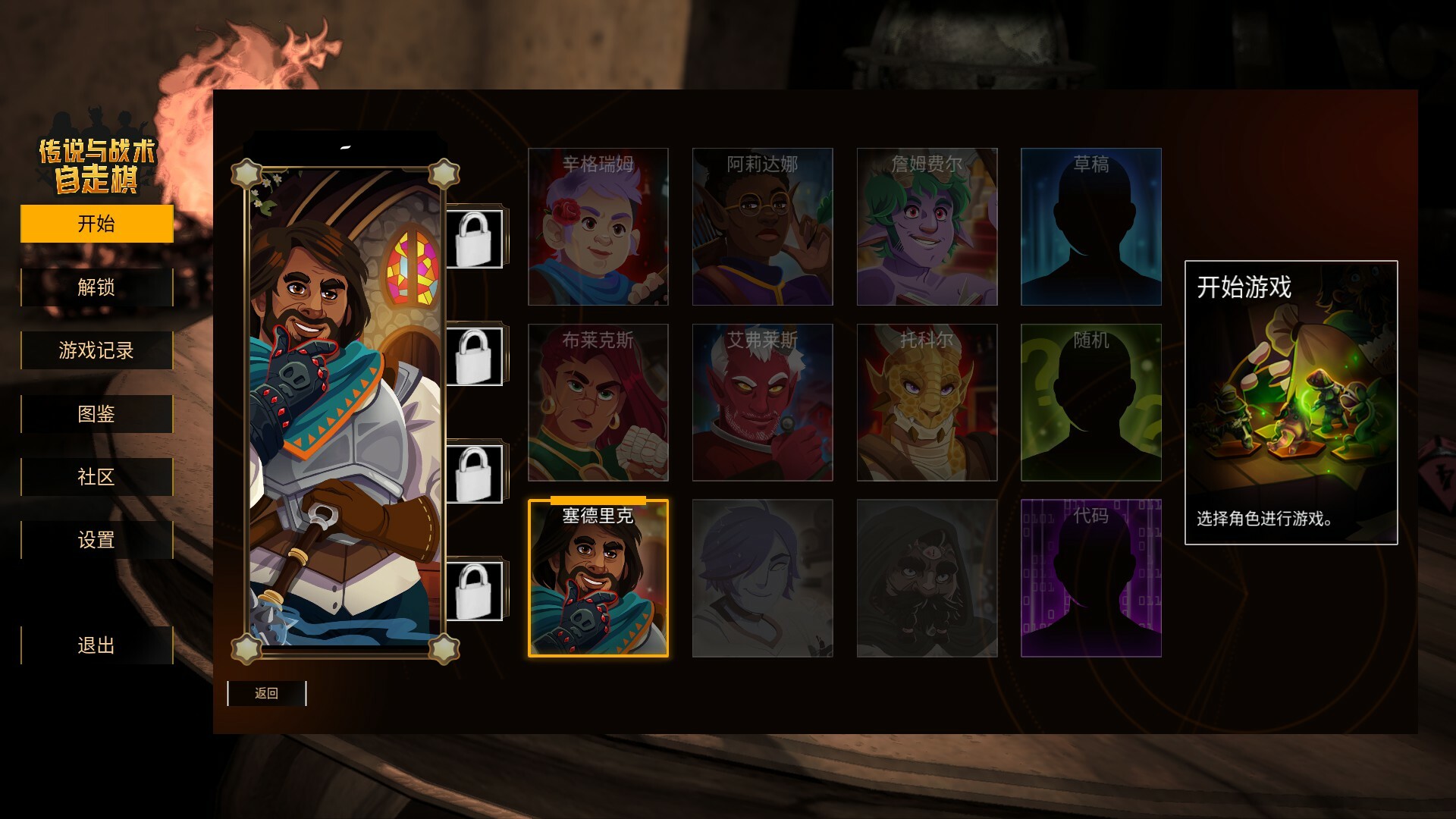The width and height of the screenshot is (1456, 819).
Task: Select the 托科尔 dragonborn character portrait
Action: coord(927,403)
